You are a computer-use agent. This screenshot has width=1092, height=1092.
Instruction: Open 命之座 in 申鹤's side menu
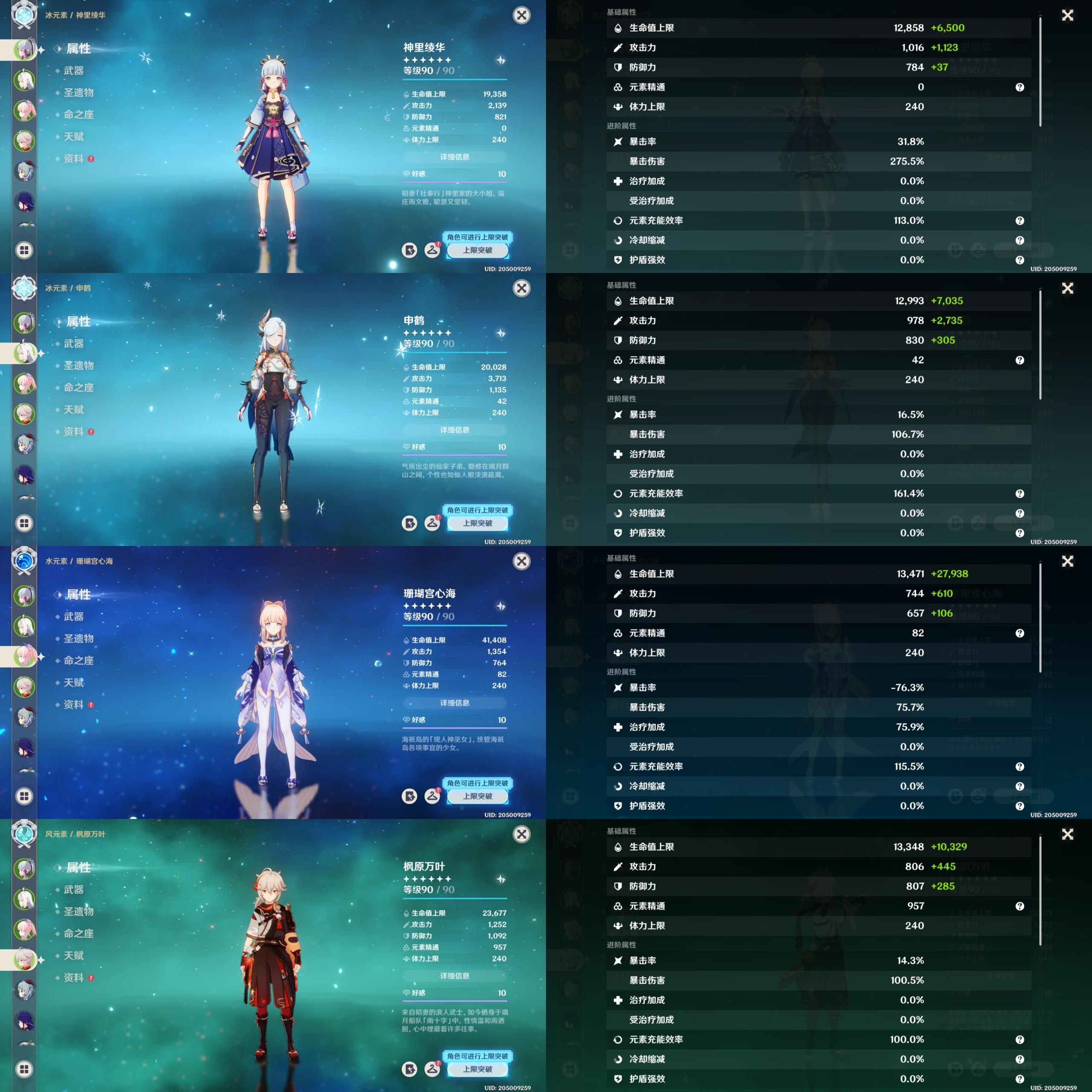click(78, 388)
